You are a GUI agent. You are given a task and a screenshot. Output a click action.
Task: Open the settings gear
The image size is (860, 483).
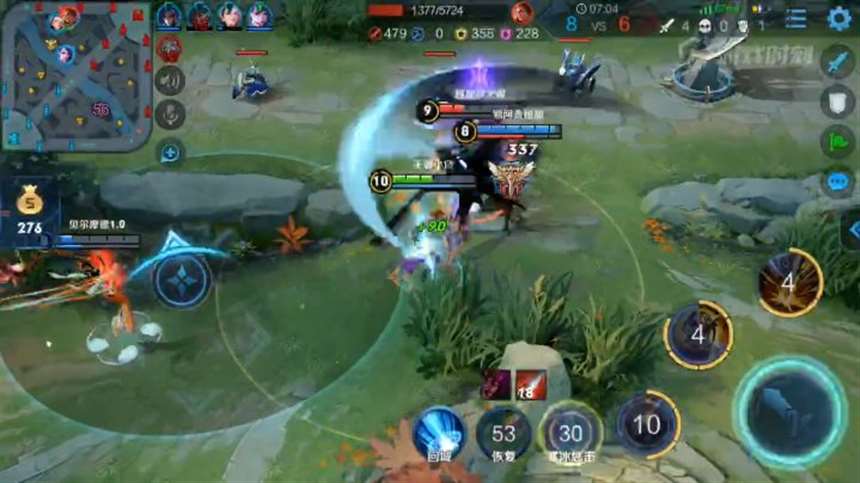(x=839, y=18)
